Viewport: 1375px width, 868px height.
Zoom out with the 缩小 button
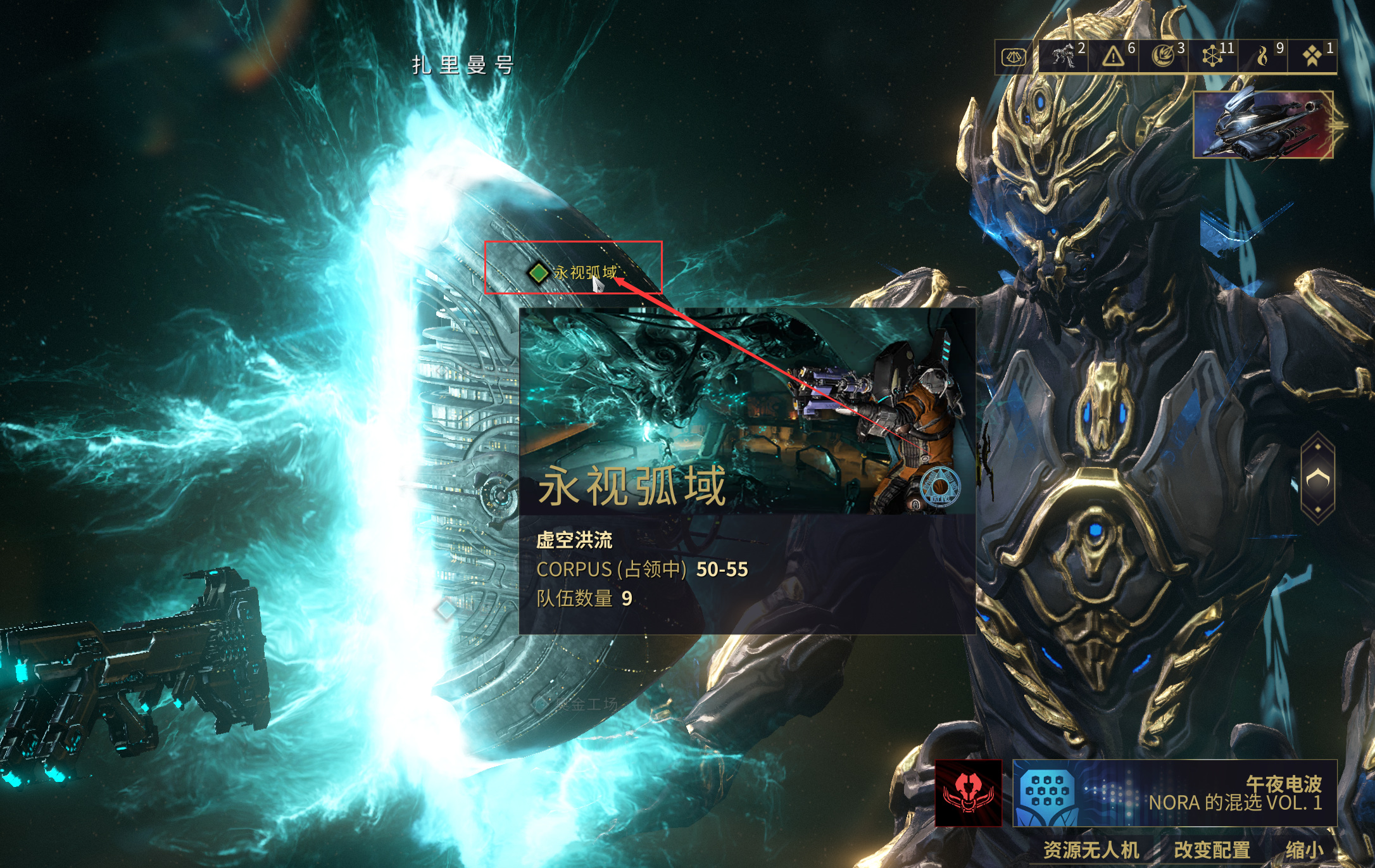[x=1303, y=850]
